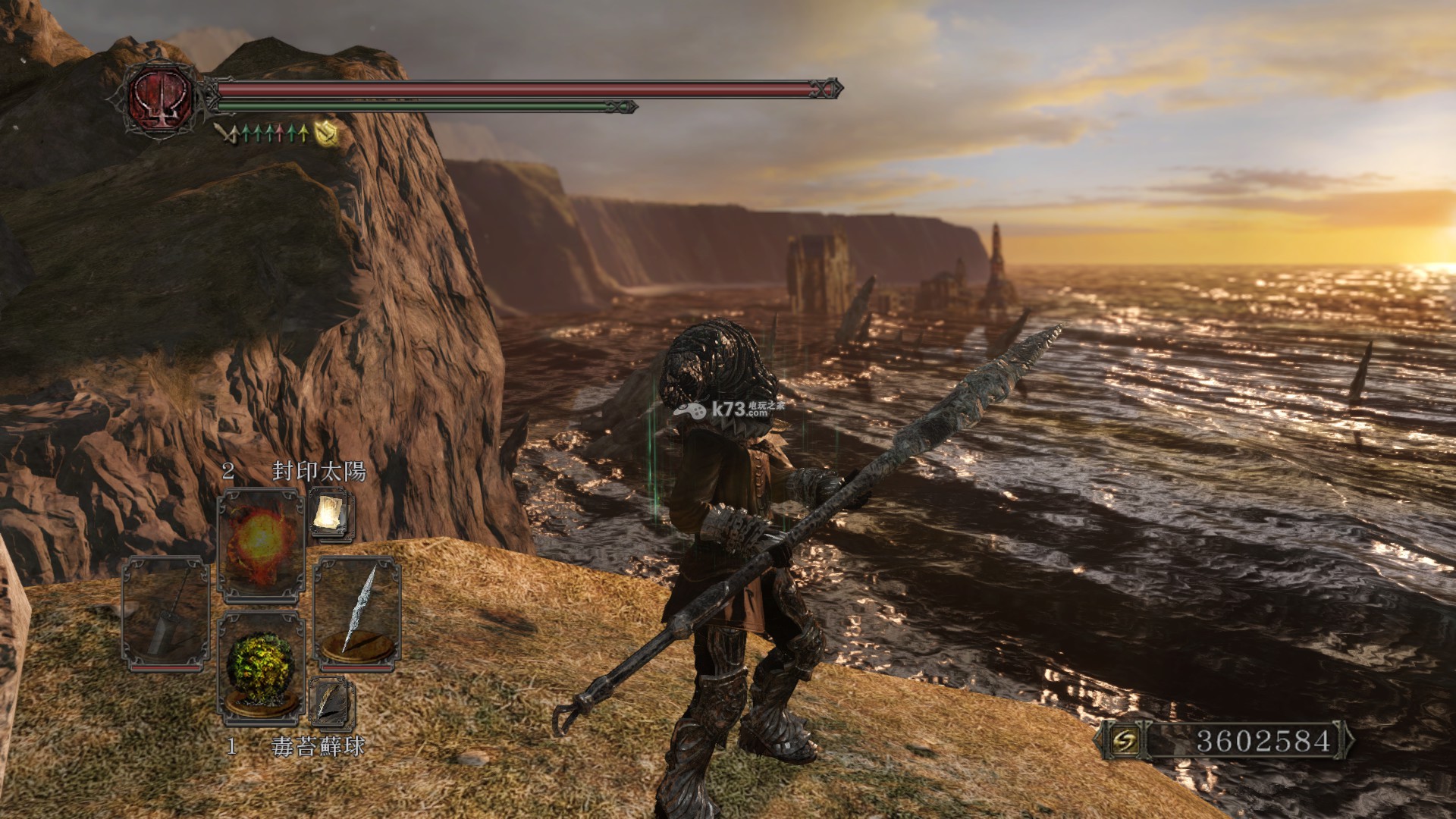Click the poison moss item slot
This screenshot has width=1456, height=819.
point(261,667)
